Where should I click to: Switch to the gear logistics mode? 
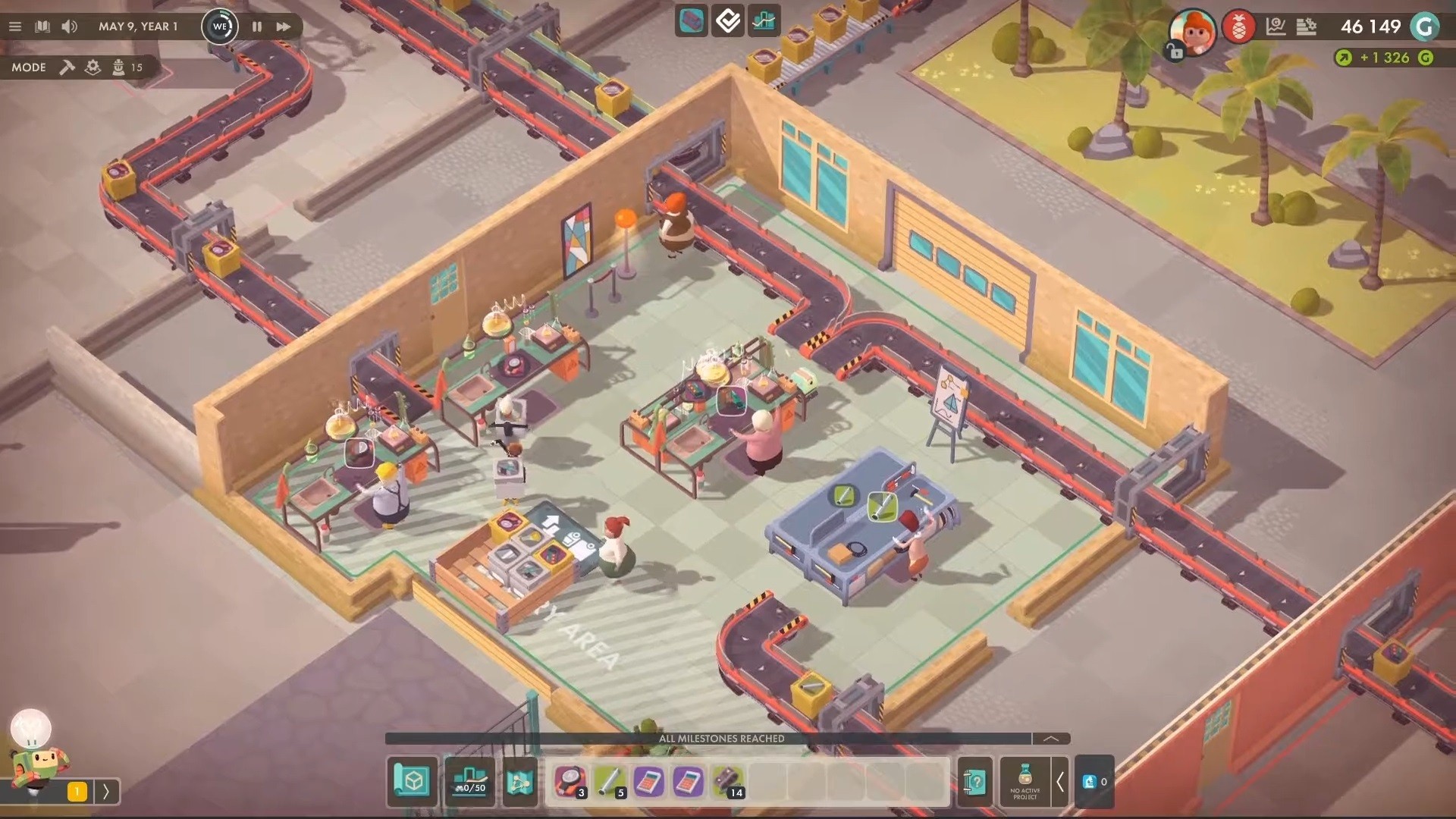(93, 67)
